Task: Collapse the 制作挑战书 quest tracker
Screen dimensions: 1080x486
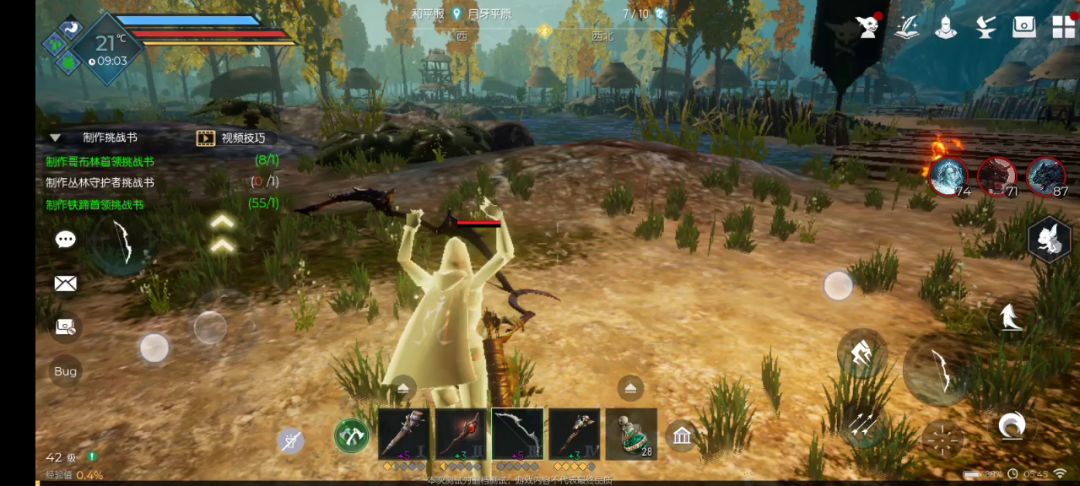Action: 54,138
